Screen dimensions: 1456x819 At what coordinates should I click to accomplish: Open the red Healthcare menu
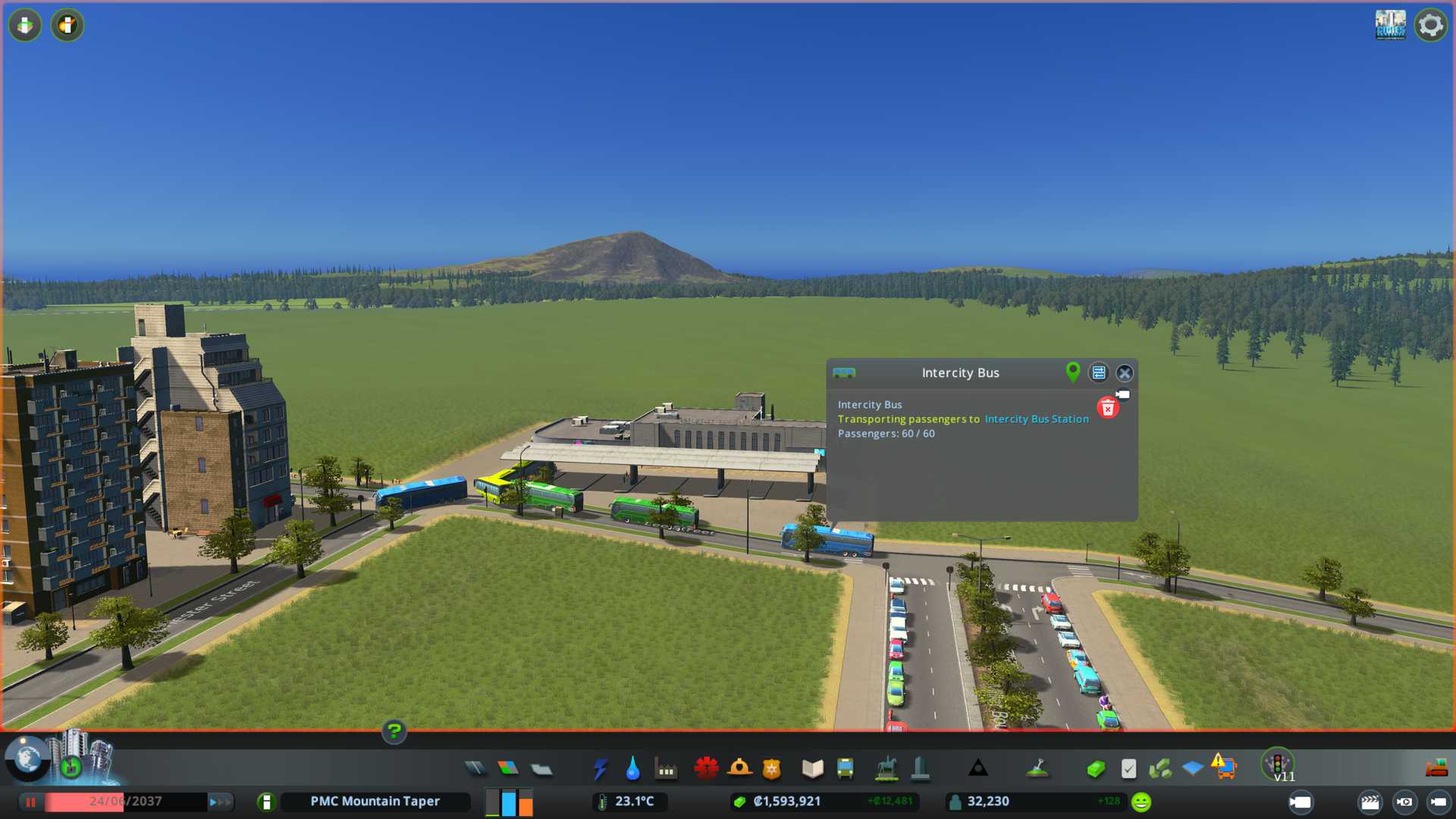tap(706, 769)
